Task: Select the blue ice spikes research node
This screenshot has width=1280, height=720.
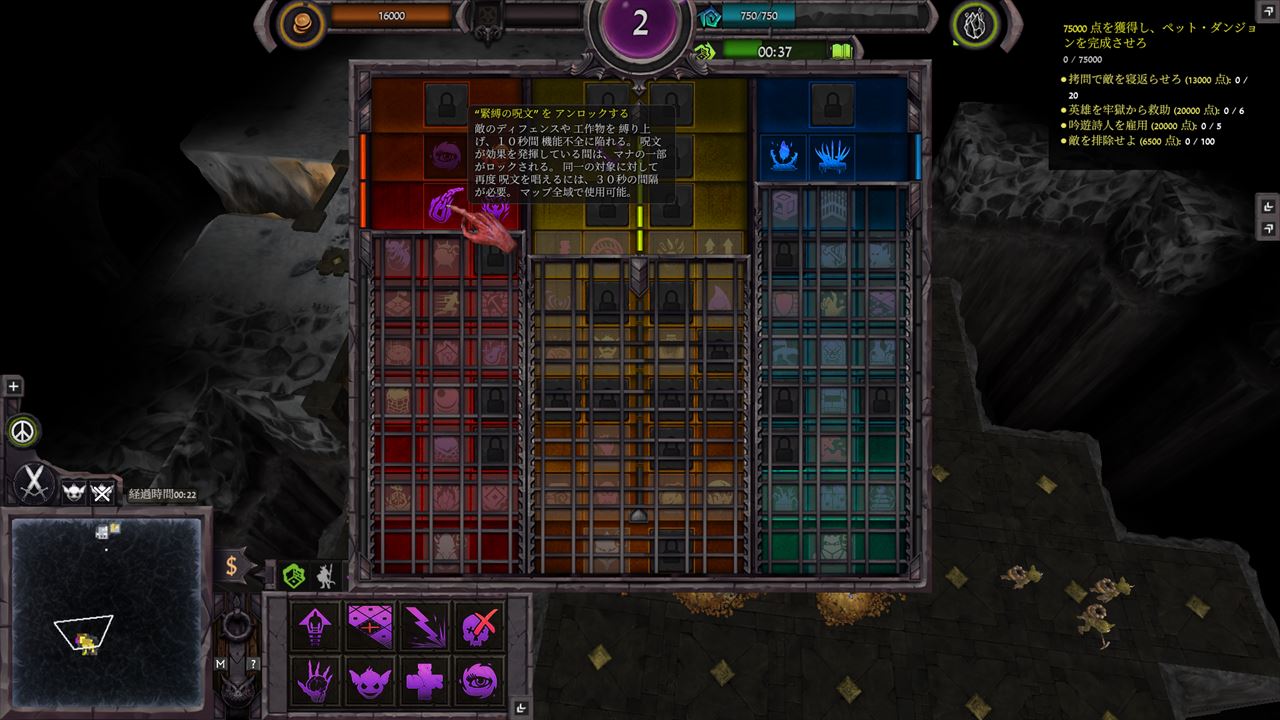Action: pos(832,157)
